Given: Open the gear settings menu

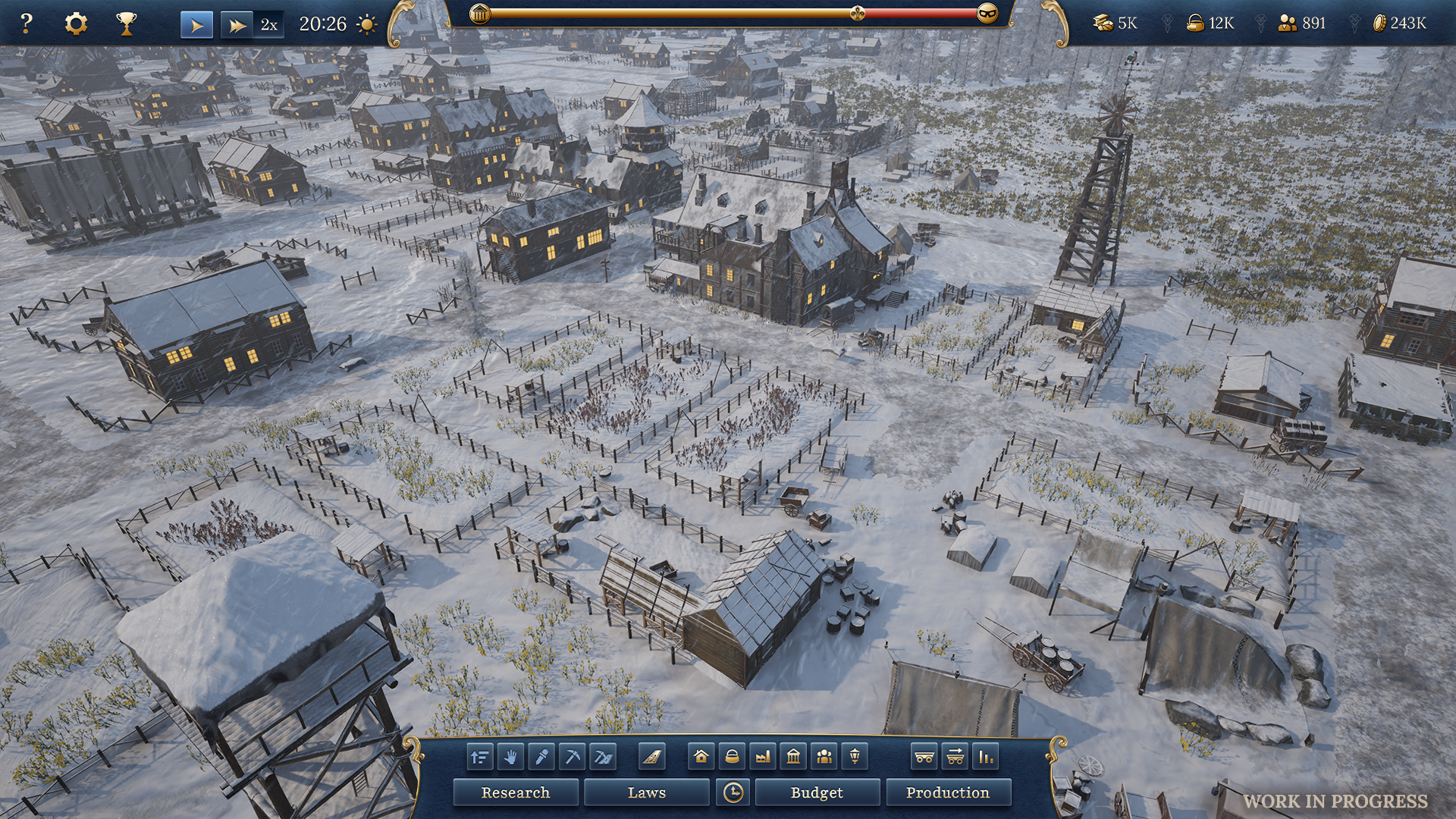Looking at the screenshot, I should (x=76, y=24).
